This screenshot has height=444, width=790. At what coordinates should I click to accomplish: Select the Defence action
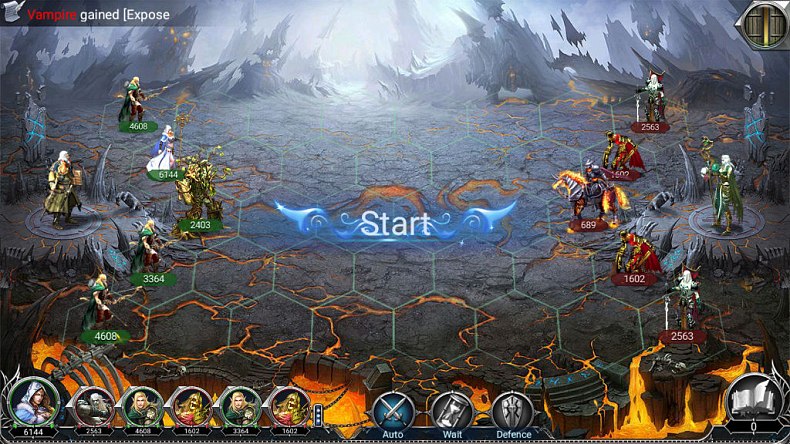pos(513,411)
